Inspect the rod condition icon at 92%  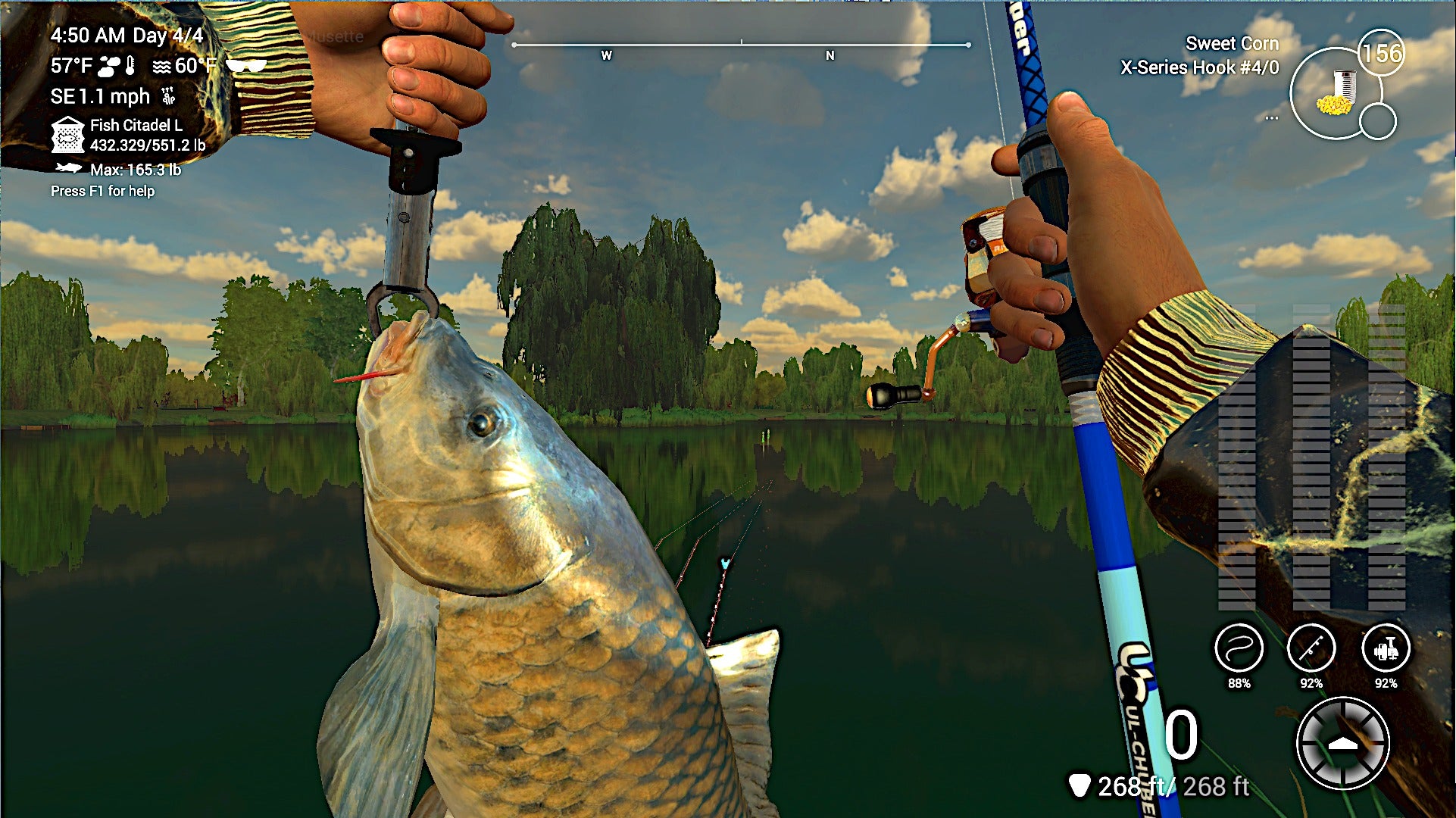[x=1312, y=649]
